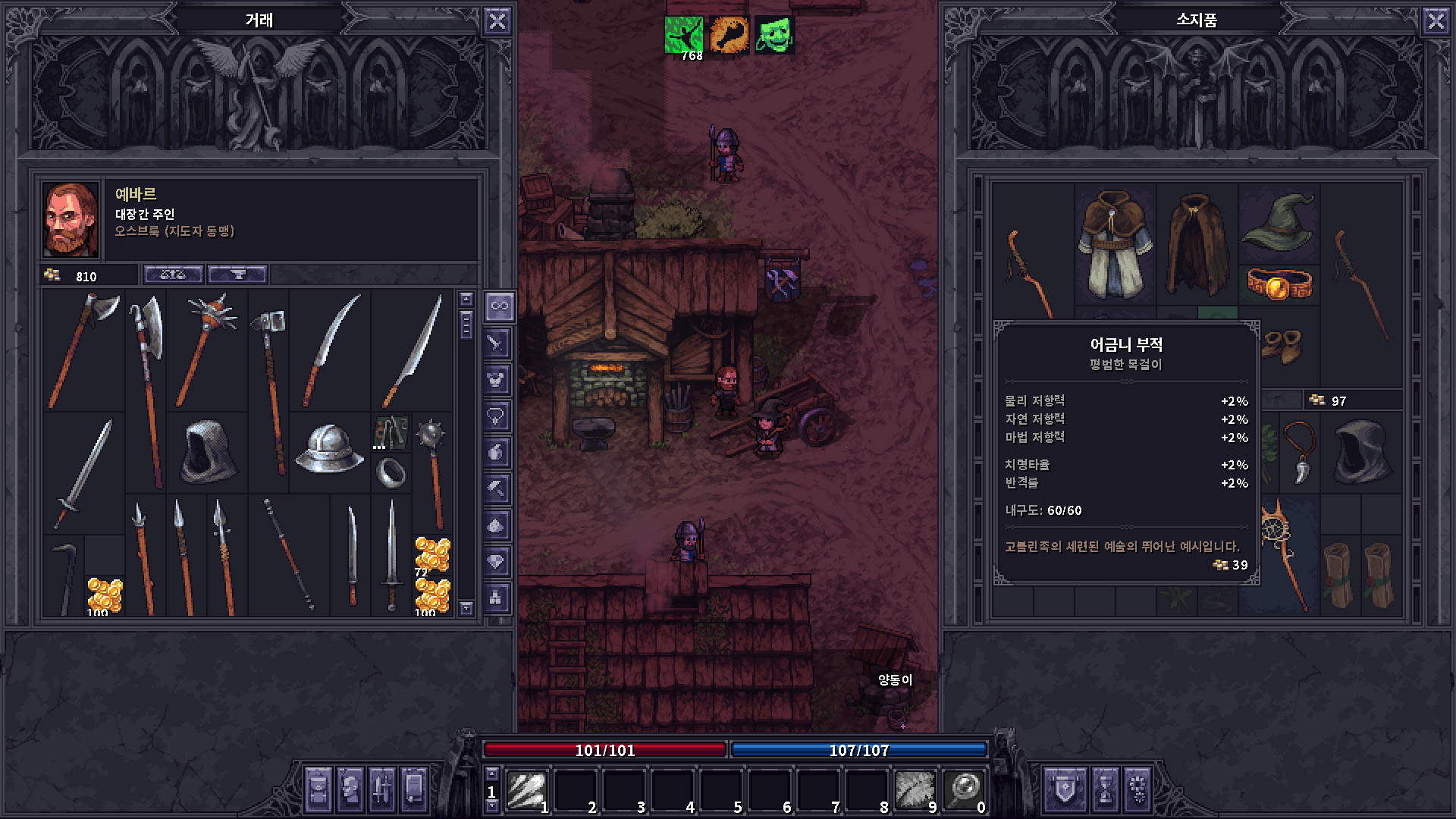Select the equipped robe with blue skirt
This screenshot has width=1456, height=819.
click(1115, 244)
